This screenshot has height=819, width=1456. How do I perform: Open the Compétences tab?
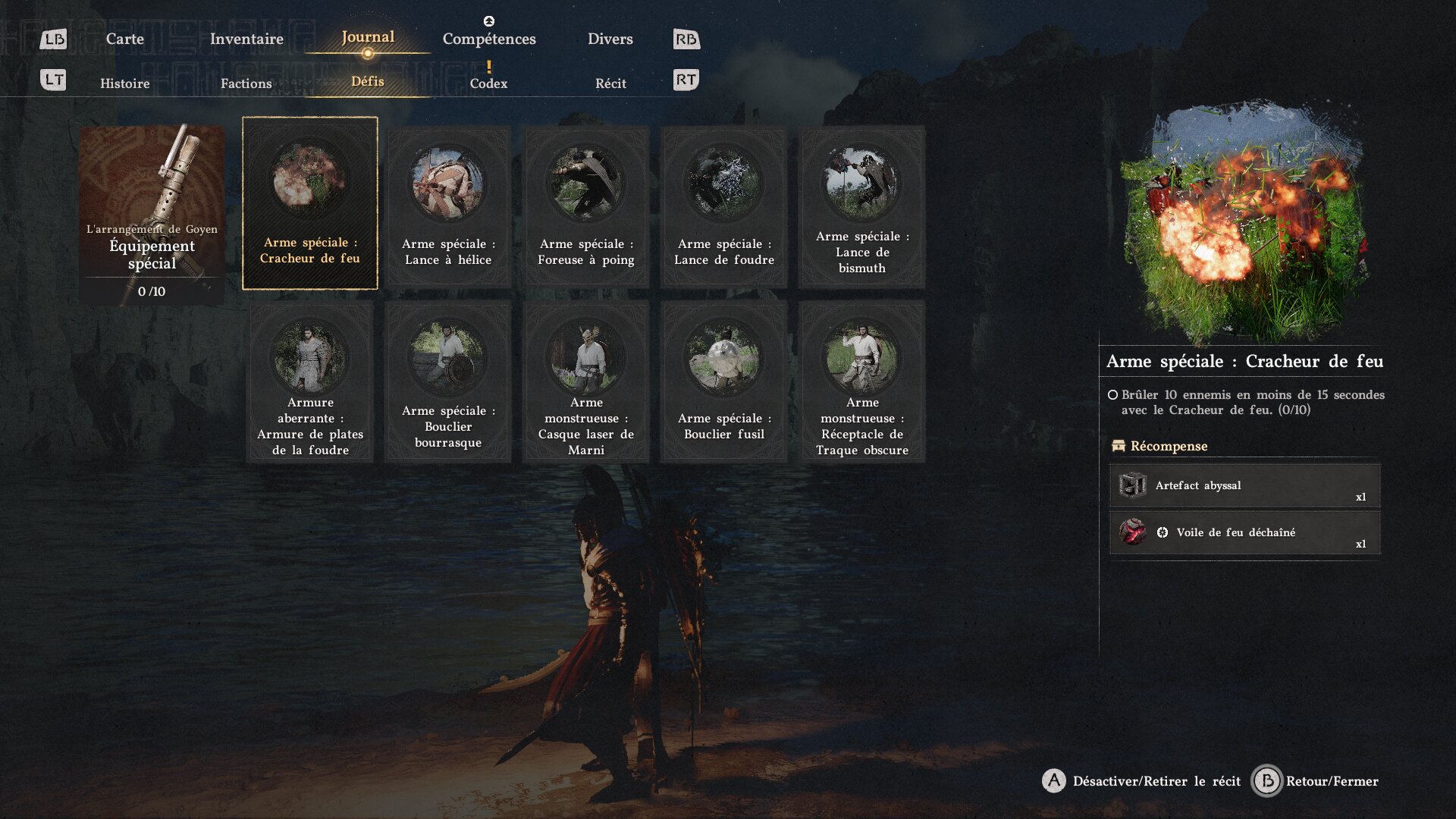click(x=489, y=39)
